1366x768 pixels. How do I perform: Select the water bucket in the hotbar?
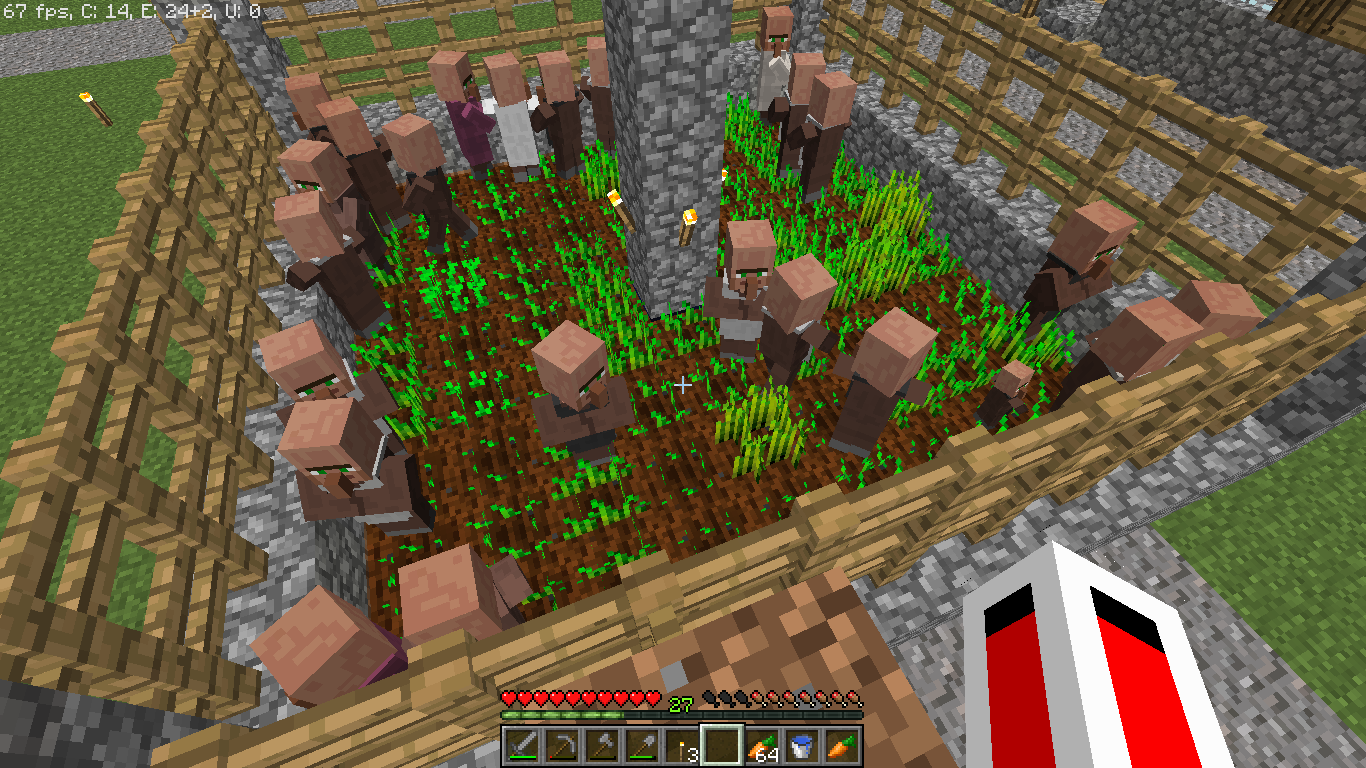point(802,742)
